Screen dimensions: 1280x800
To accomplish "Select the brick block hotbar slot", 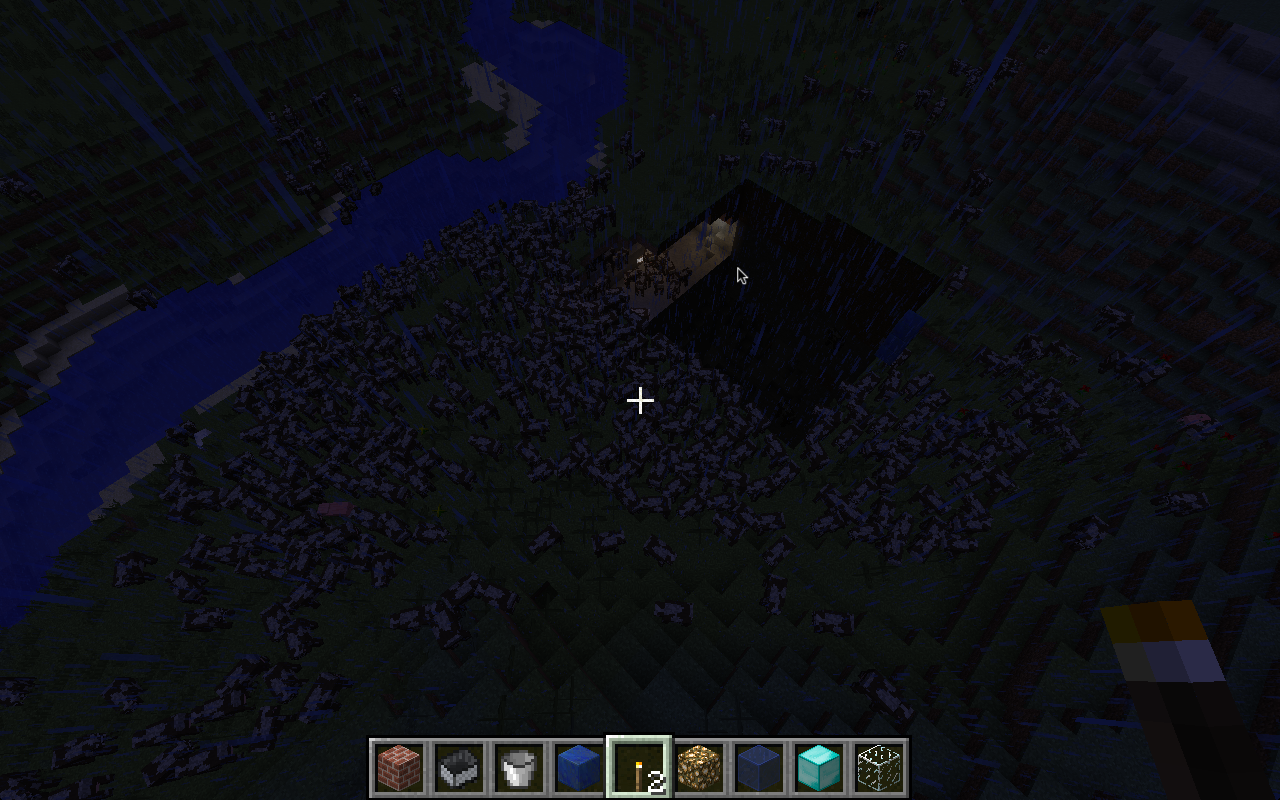I will [399, 768].
